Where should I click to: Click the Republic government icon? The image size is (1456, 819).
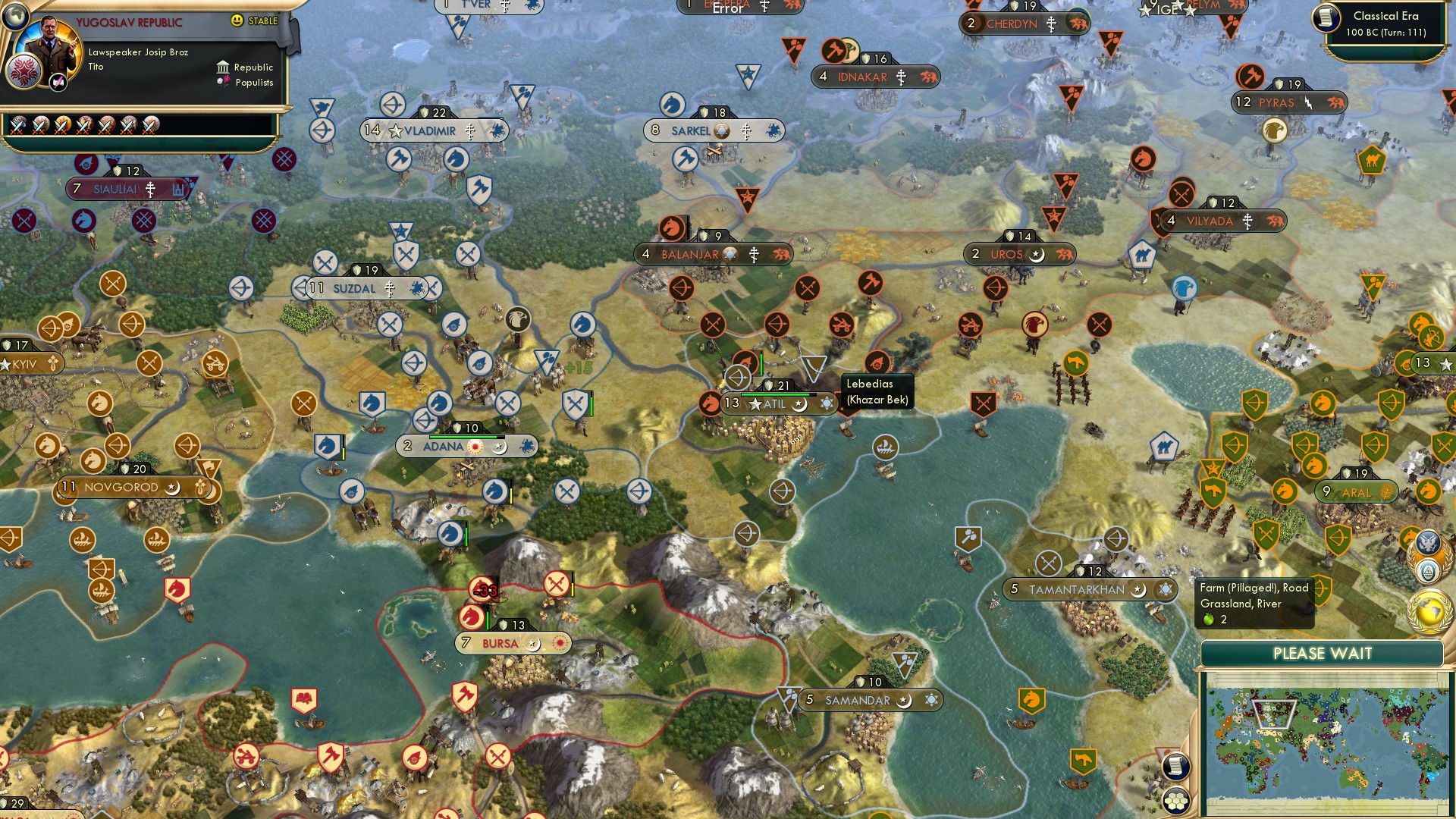point(221,67)
